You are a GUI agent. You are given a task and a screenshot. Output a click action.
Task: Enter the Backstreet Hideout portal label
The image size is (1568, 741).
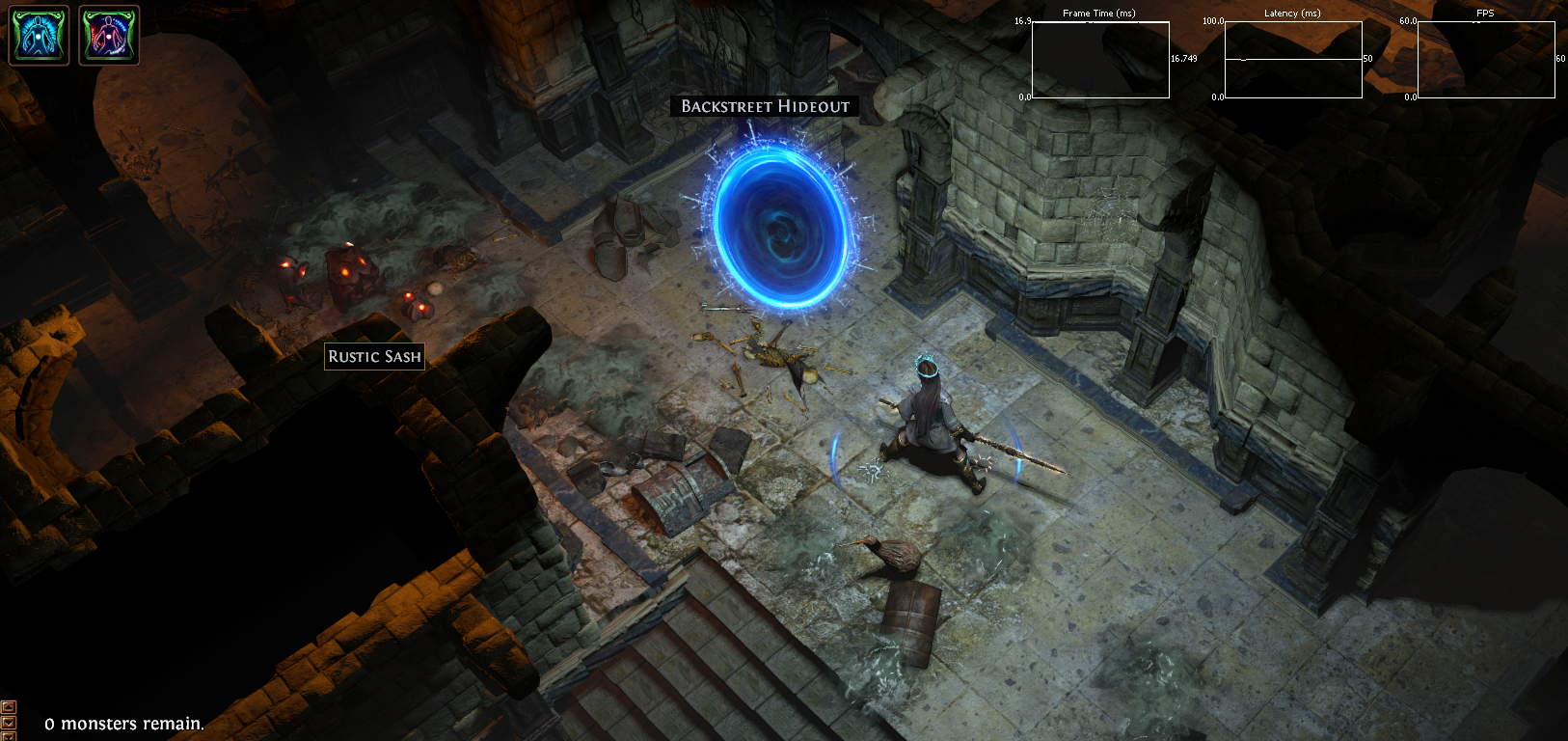tap(765, 106)
